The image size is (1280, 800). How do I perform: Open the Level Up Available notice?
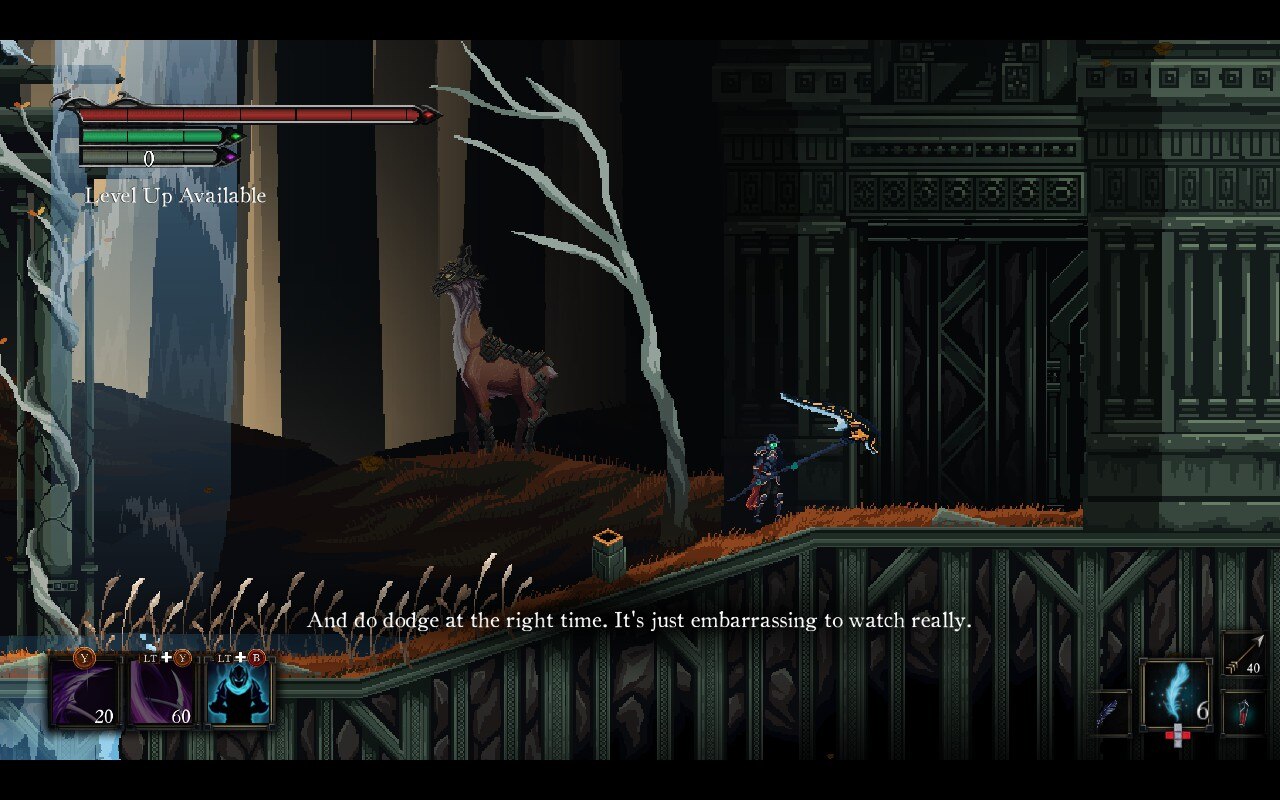click(x=176, y=196)
